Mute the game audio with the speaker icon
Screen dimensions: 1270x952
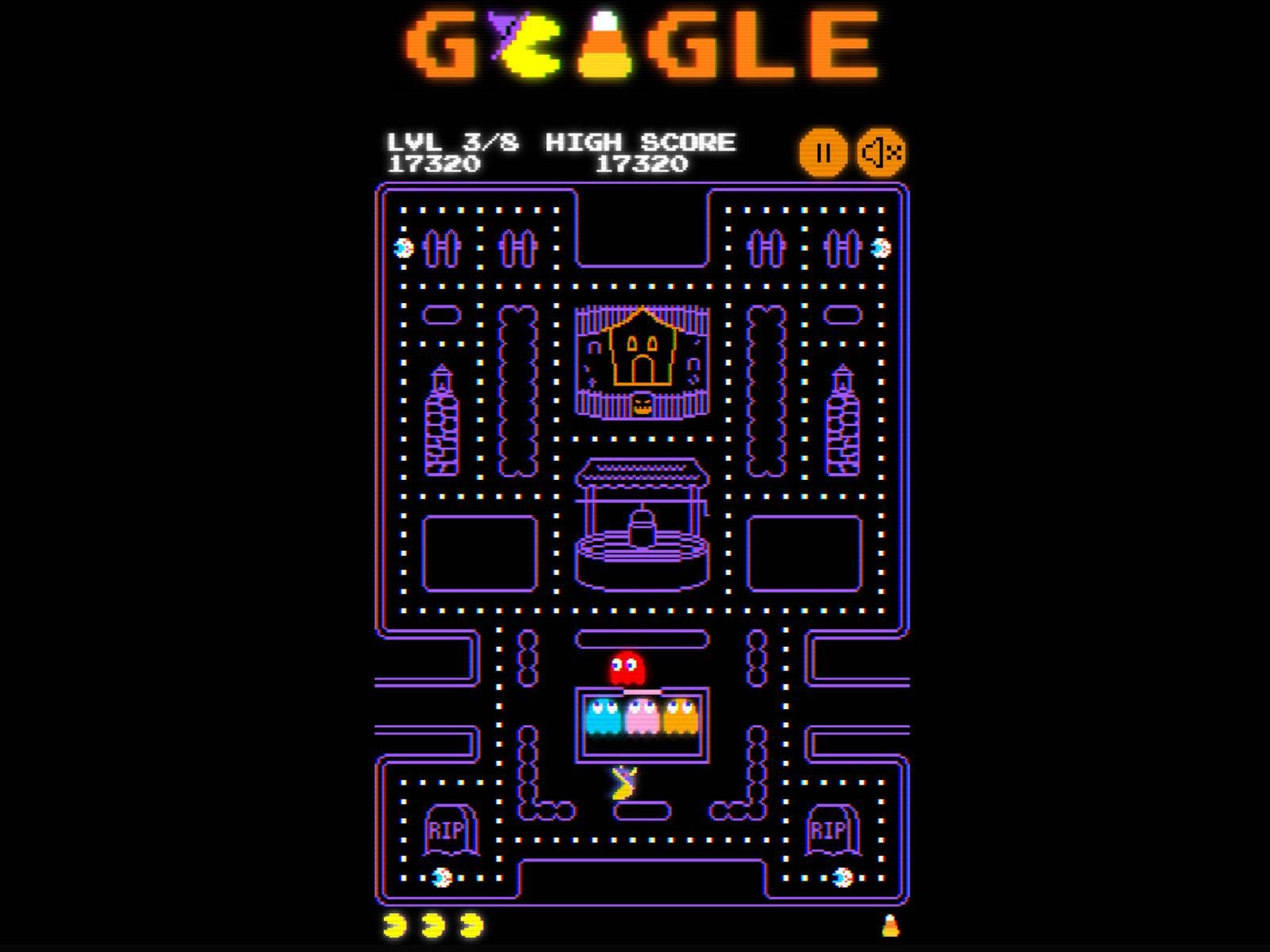881,151
